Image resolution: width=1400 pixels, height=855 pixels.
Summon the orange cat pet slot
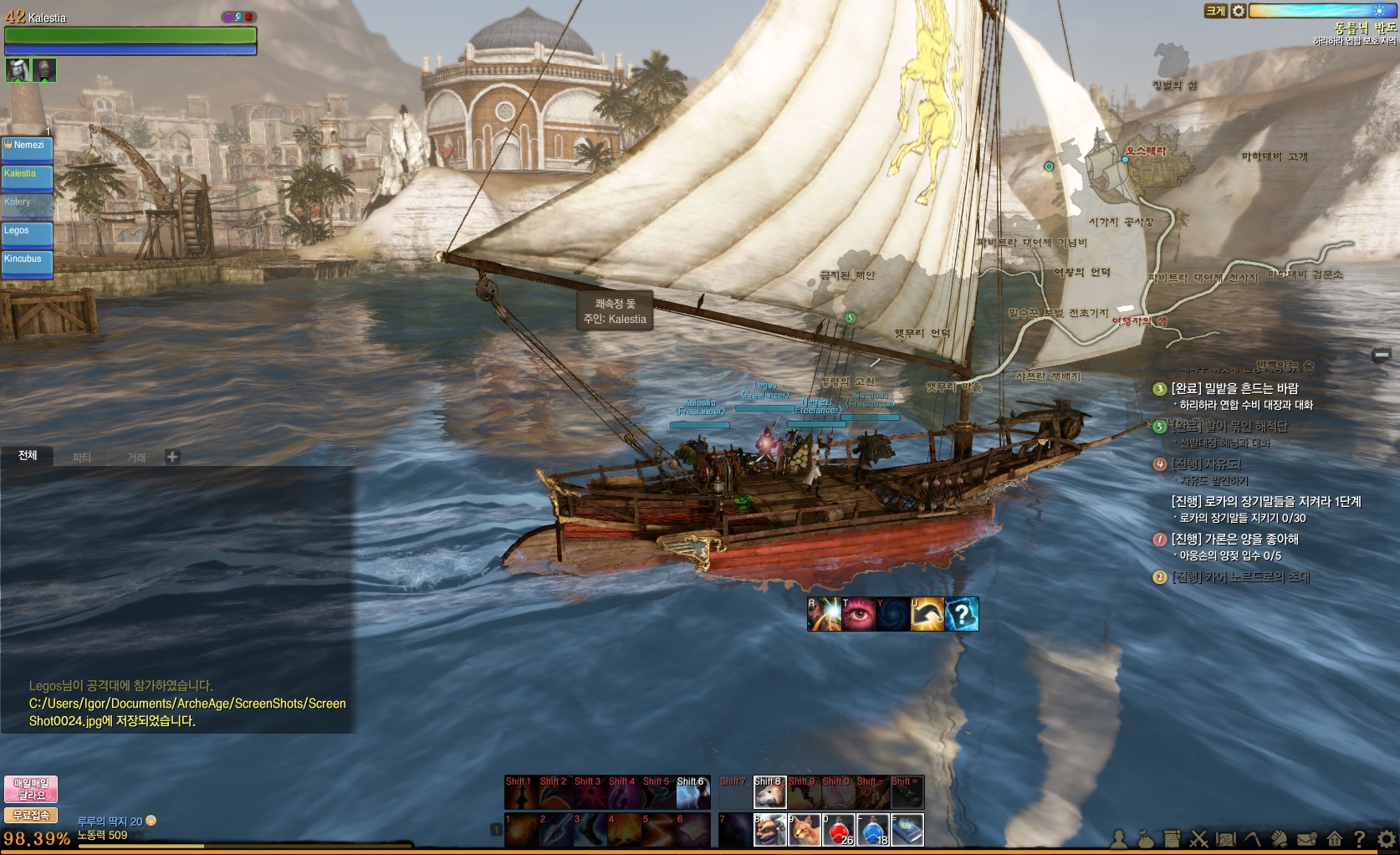(x=805, y=829)
